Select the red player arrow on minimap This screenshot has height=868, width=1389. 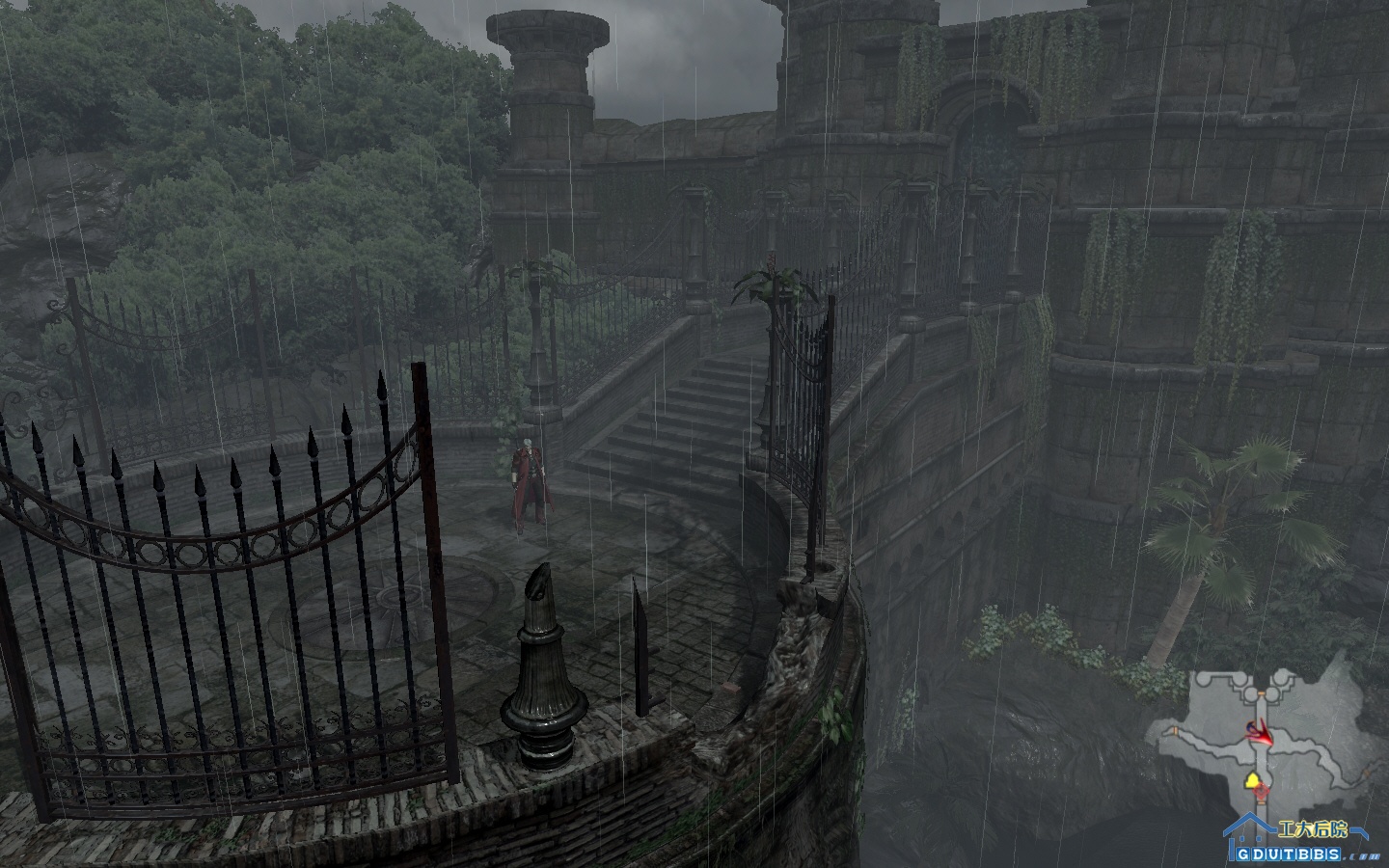click(x=1260, y=735)
